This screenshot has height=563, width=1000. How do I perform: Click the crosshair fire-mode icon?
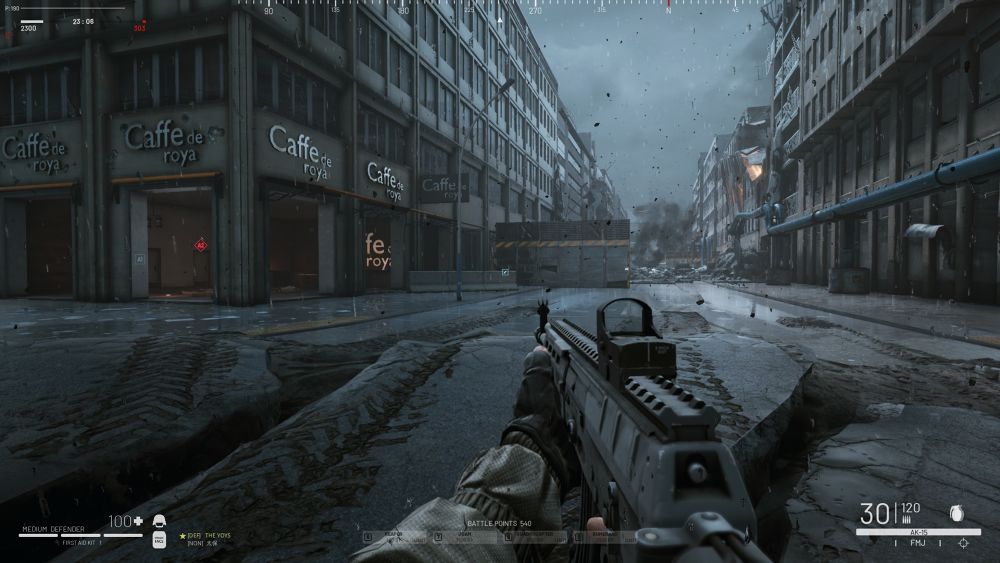pyautogui.click(x=963, y=542)
